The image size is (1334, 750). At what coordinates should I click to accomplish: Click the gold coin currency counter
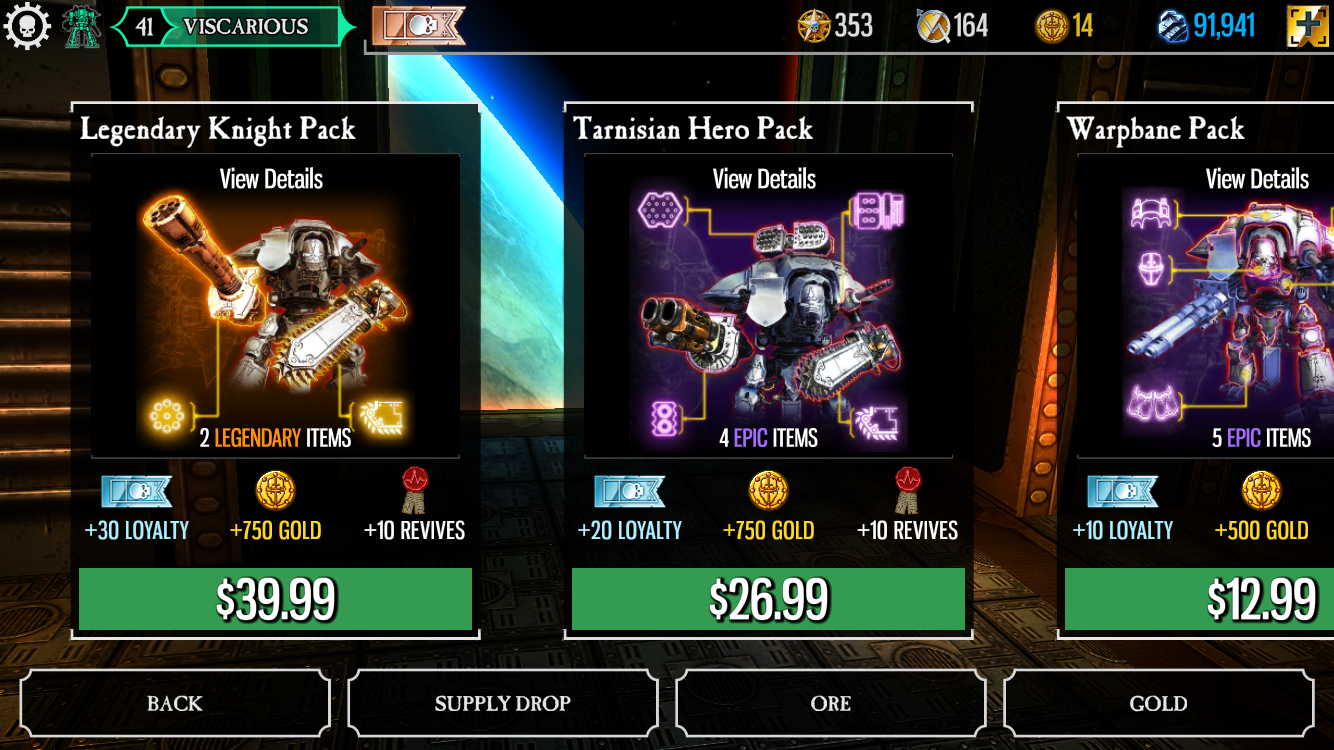[x=1064, y=26]
